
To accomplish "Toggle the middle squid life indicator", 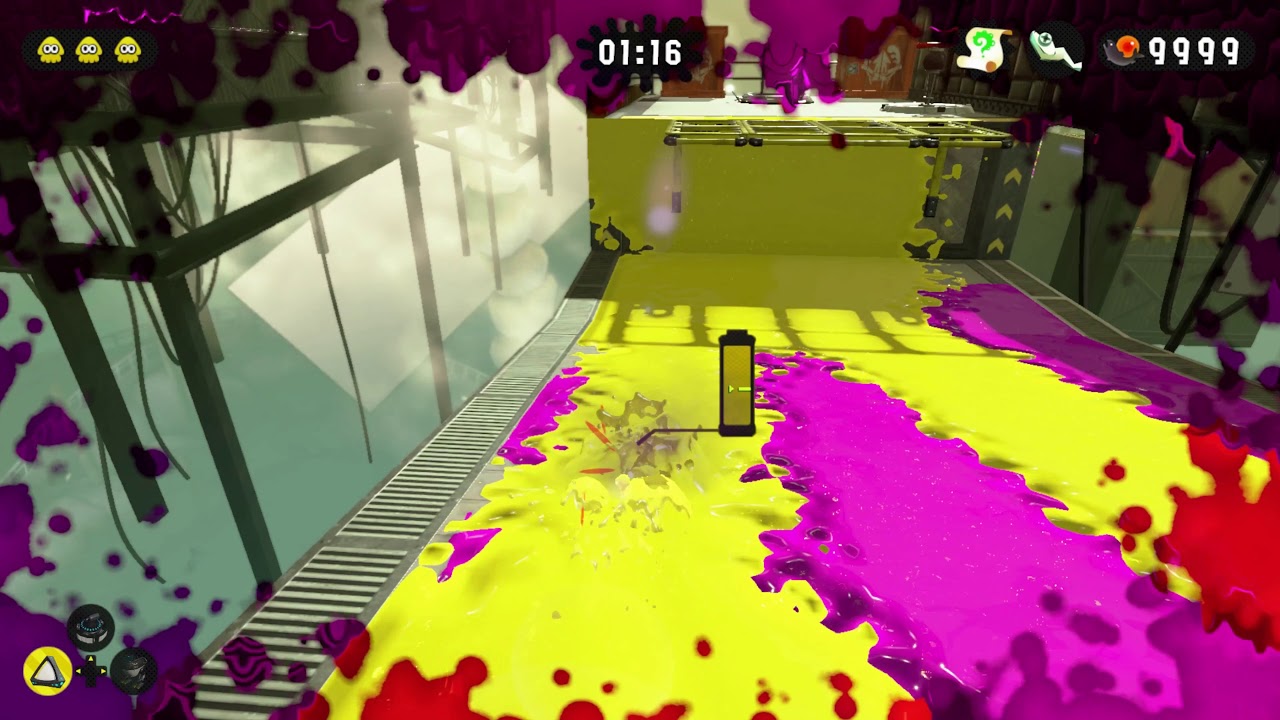I will (x=86, y=47).
